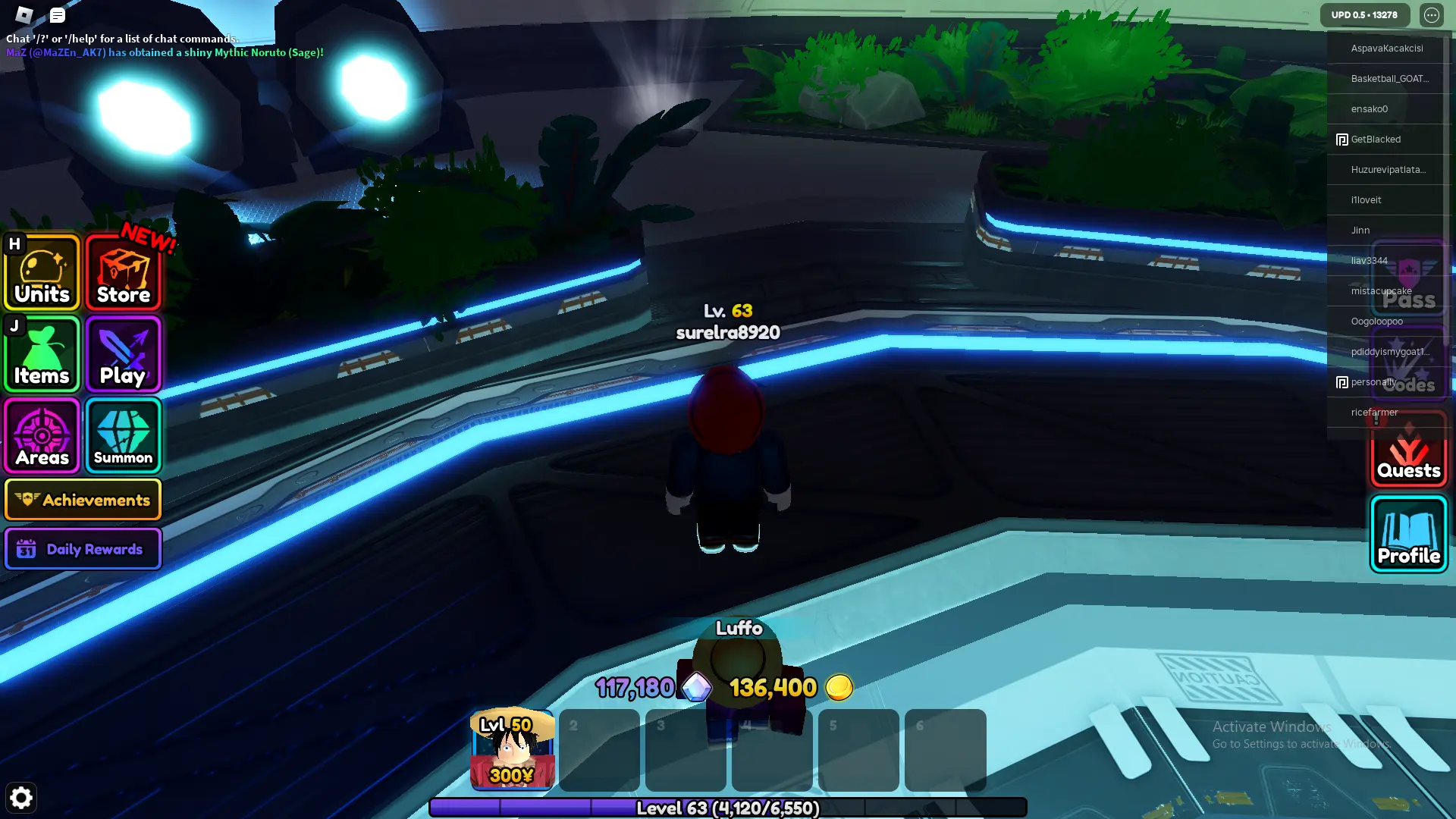
Task: Select the Play swords icon
Action: pyautogui.click(x=123, y=354)
